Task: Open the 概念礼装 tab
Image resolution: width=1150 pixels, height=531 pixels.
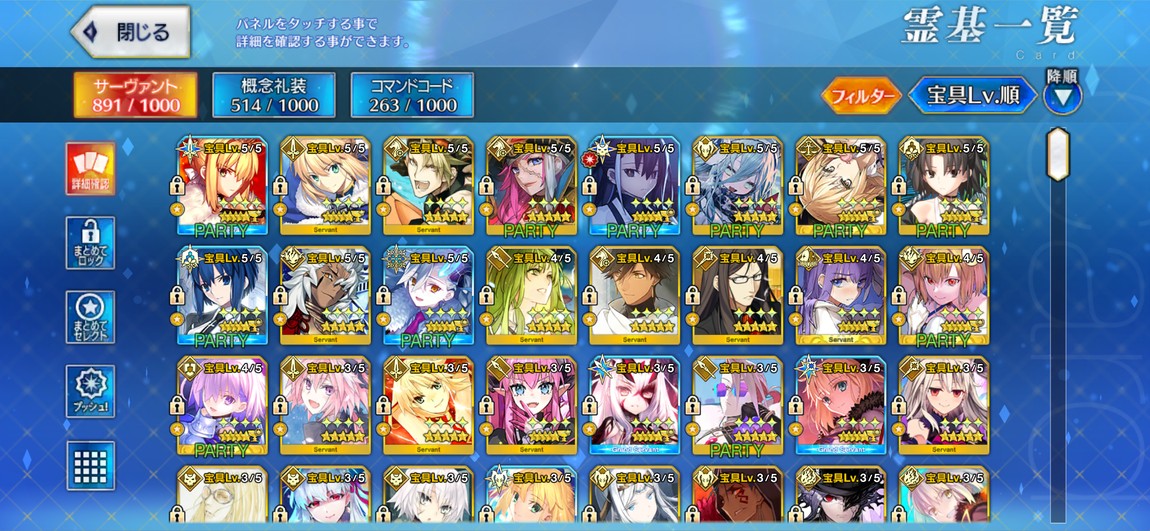Action: pos(273,95)
